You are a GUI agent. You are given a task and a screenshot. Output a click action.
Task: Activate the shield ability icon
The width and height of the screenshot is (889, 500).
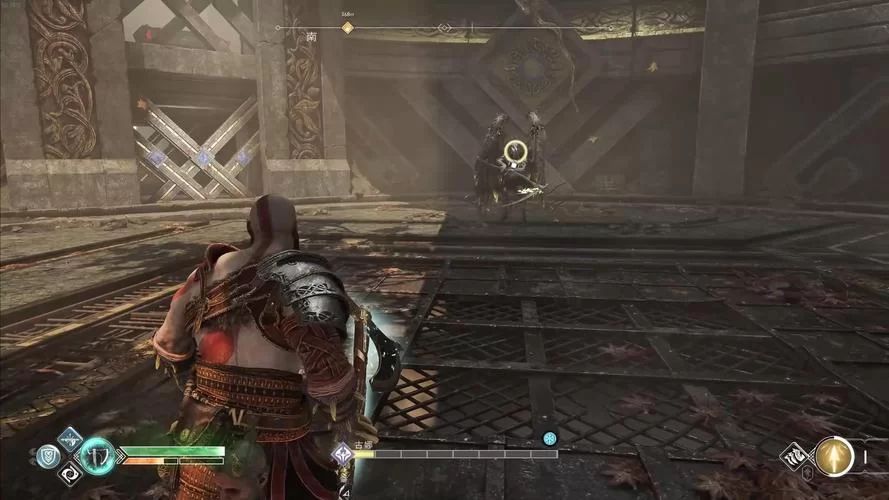pos(48,456)
